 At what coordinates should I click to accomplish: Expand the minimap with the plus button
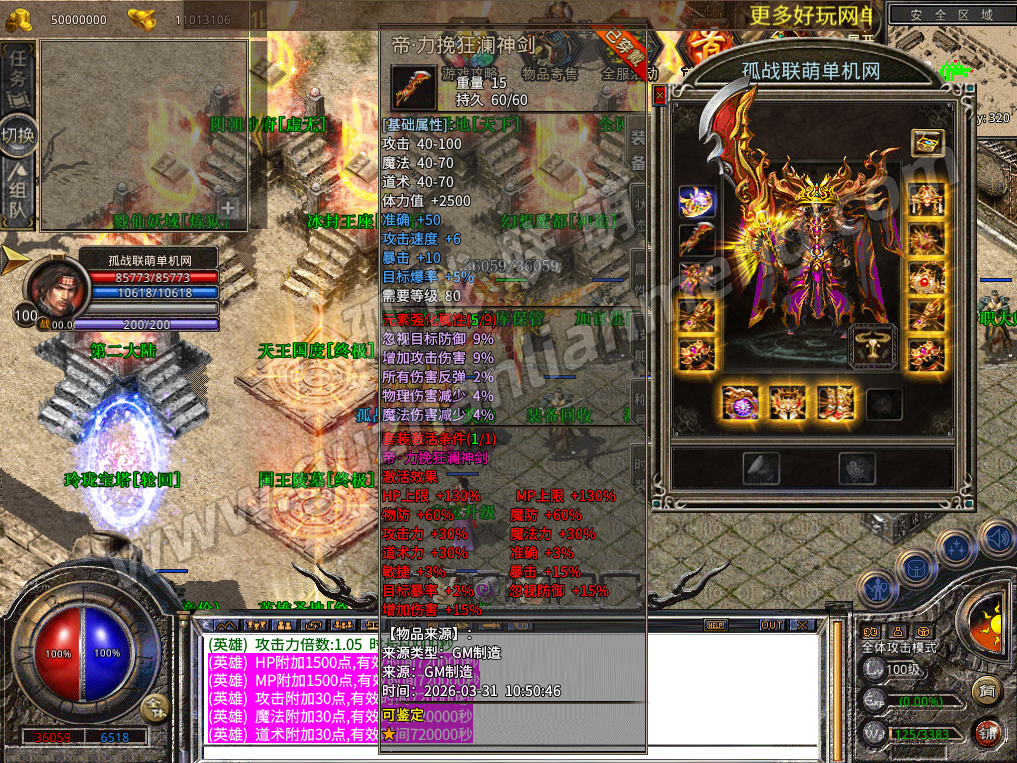tap(228, 209)
